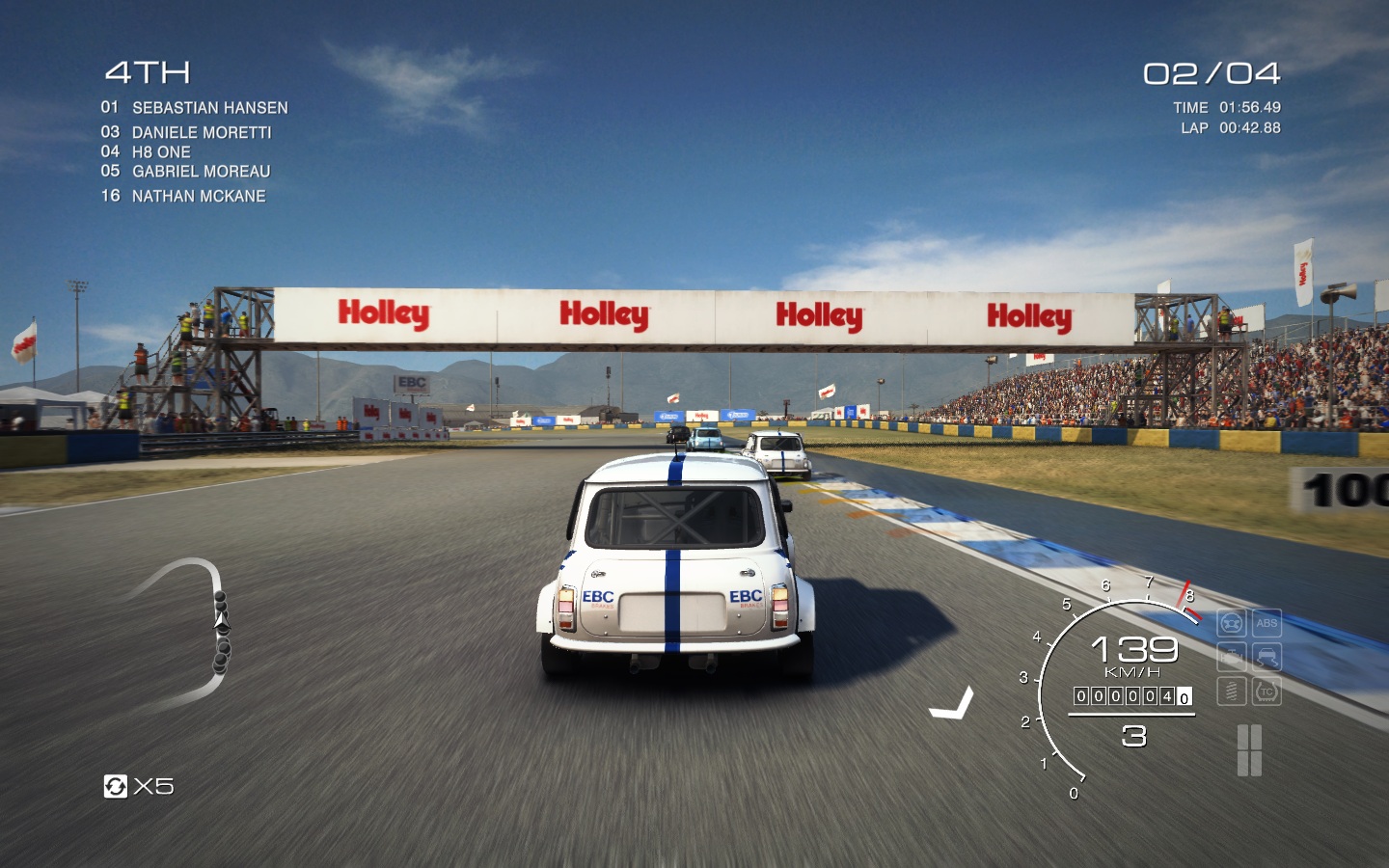
Task: Click the TC traction control icon
Action: (1266, 691)
